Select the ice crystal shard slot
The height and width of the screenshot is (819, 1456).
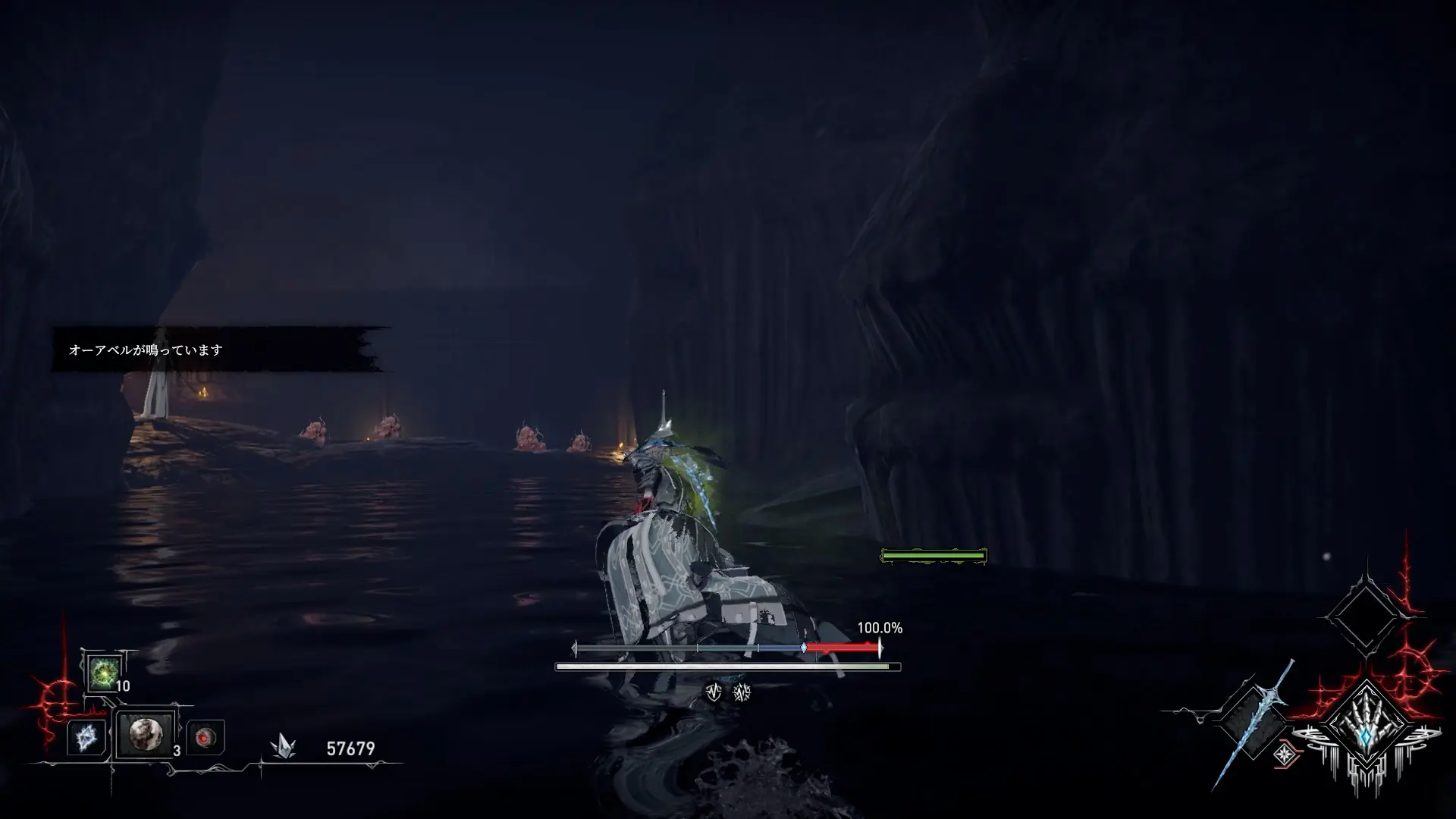tap(86, 737)
